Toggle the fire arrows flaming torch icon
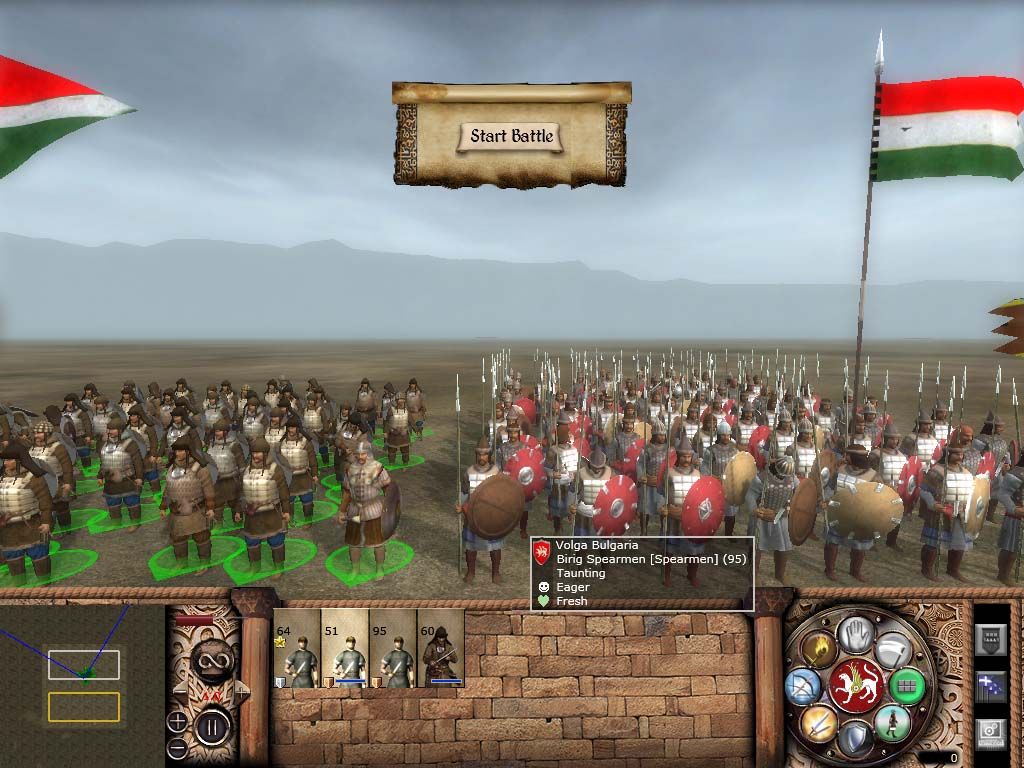The width and height of the screenshot is (1024, 768). coord(817,650)
